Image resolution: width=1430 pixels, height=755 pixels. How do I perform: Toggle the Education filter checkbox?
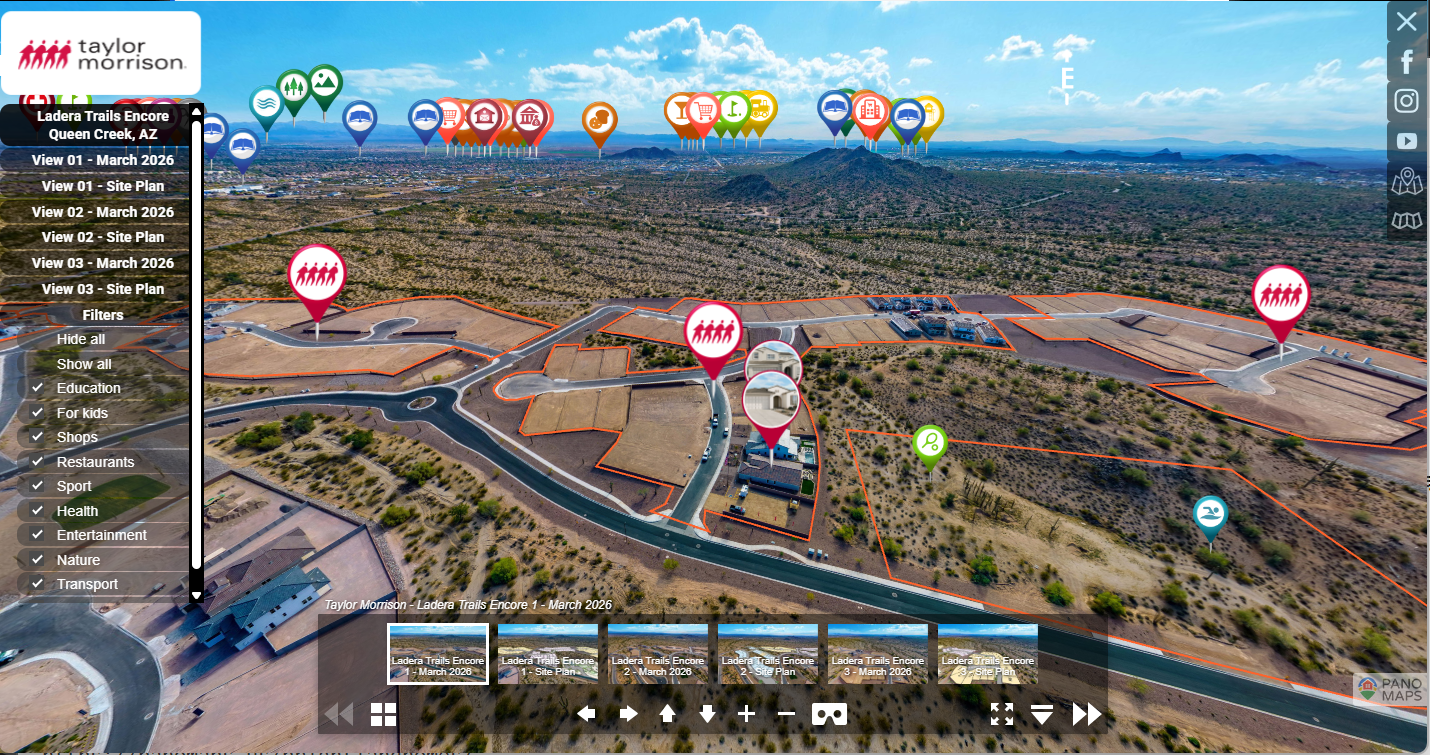(37, 388)
